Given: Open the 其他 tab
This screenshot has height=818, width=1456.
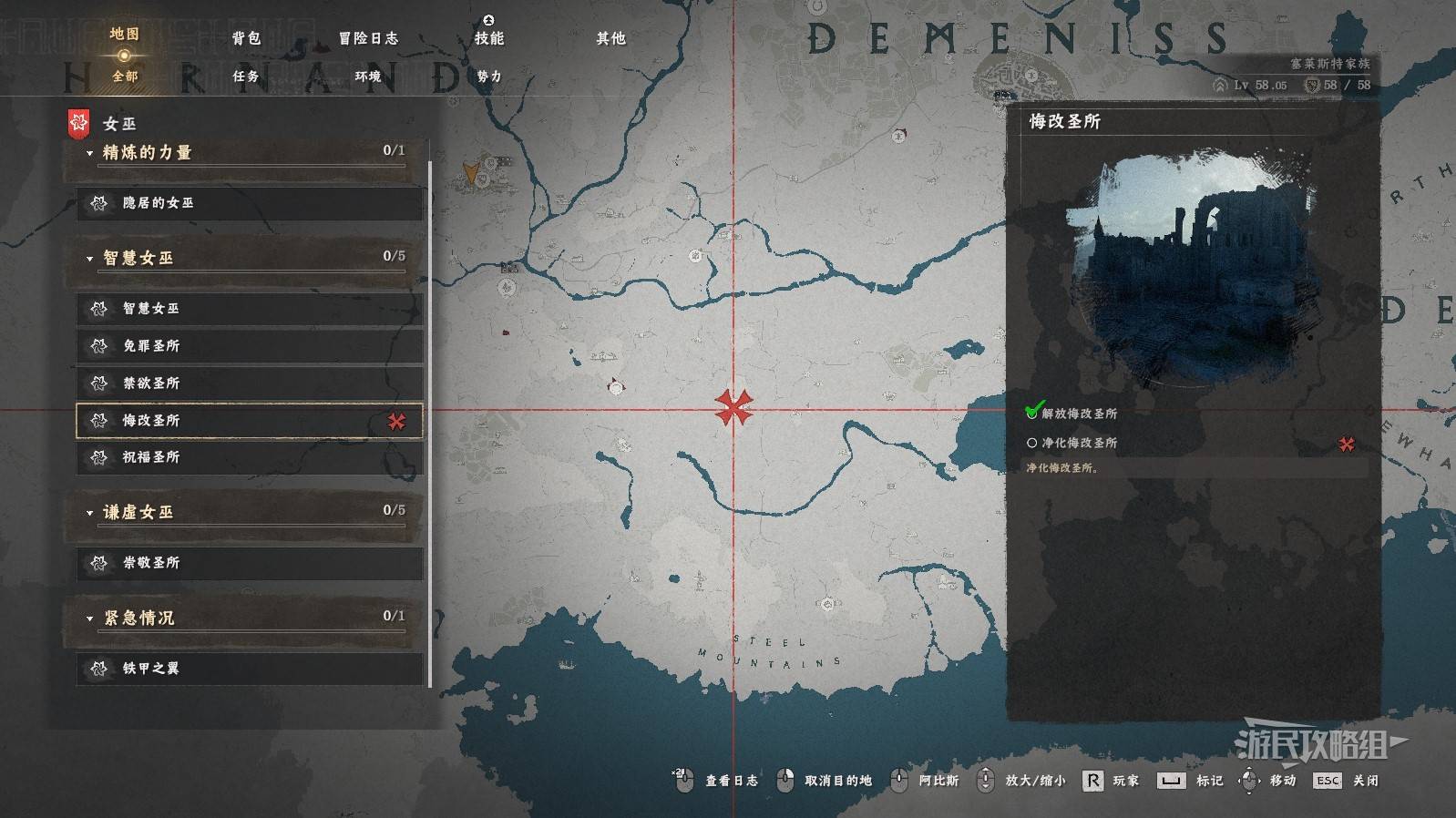Looking at the screenshot, I should click(610, 38).
